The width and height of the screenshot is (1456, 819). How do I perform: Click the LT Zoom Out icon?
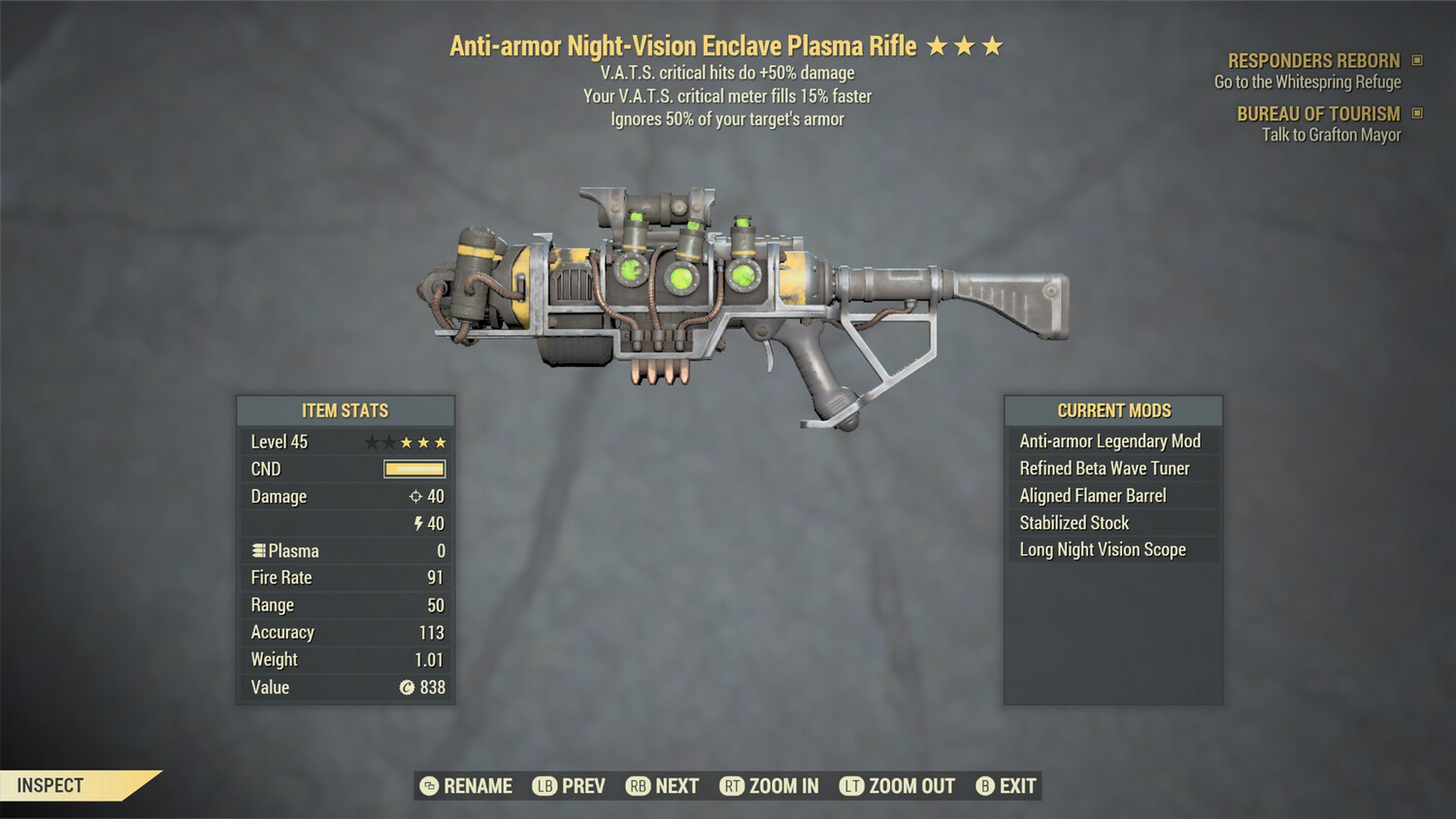point(853,786)
